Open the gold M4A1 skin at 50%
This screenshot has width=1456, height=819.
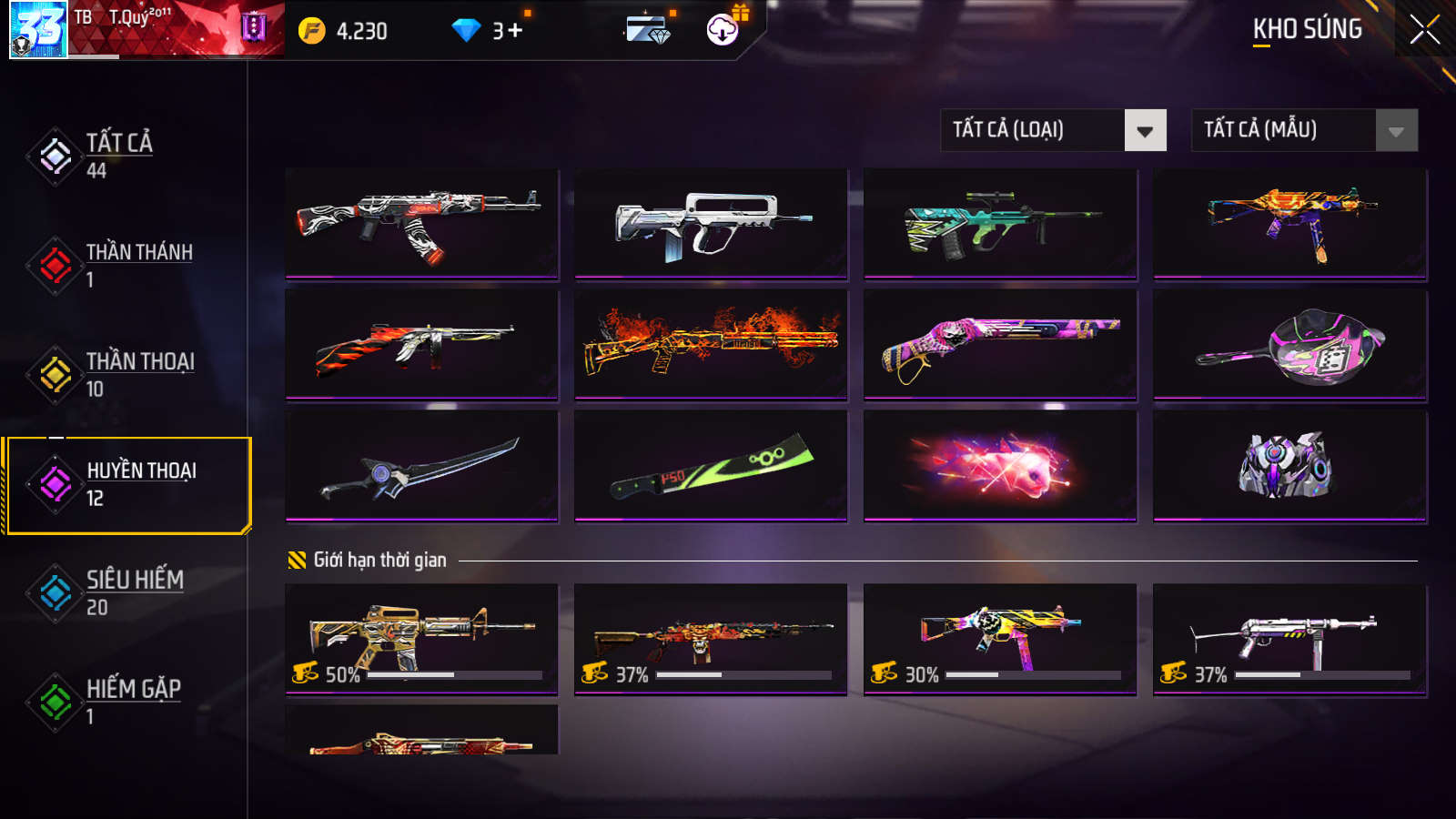click(421, 638)
